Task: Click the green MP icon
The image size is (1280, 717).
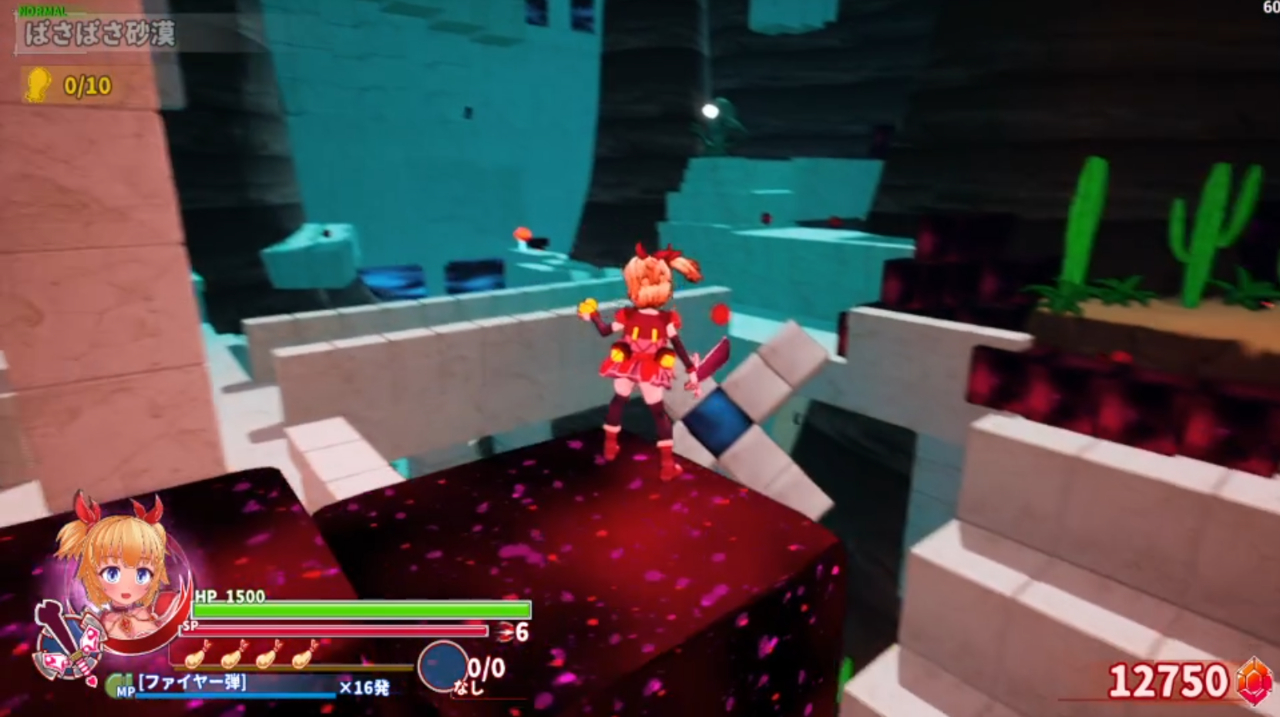Action: 119,687
